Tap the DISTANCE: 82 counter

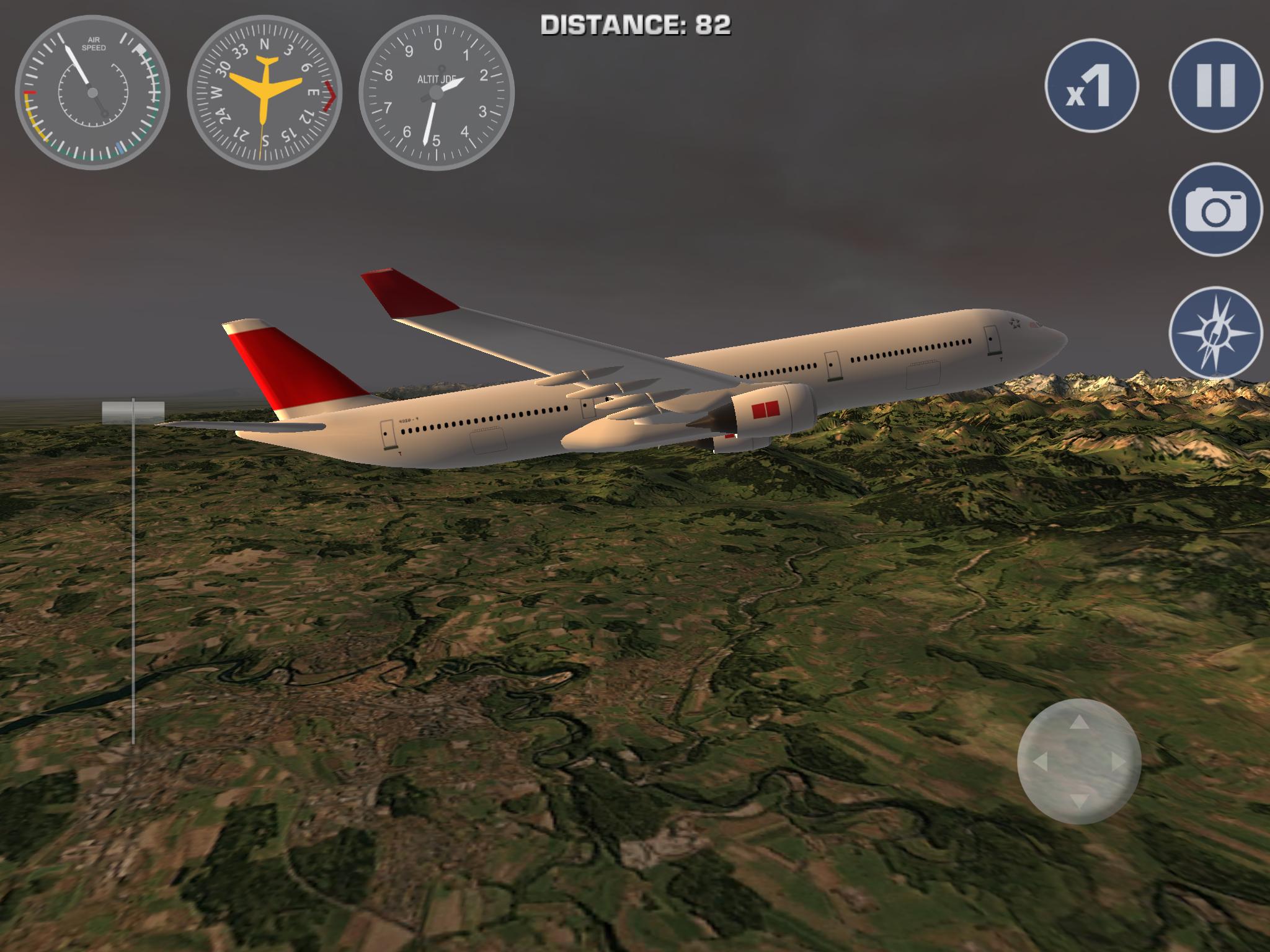click(x=634, y=26)
